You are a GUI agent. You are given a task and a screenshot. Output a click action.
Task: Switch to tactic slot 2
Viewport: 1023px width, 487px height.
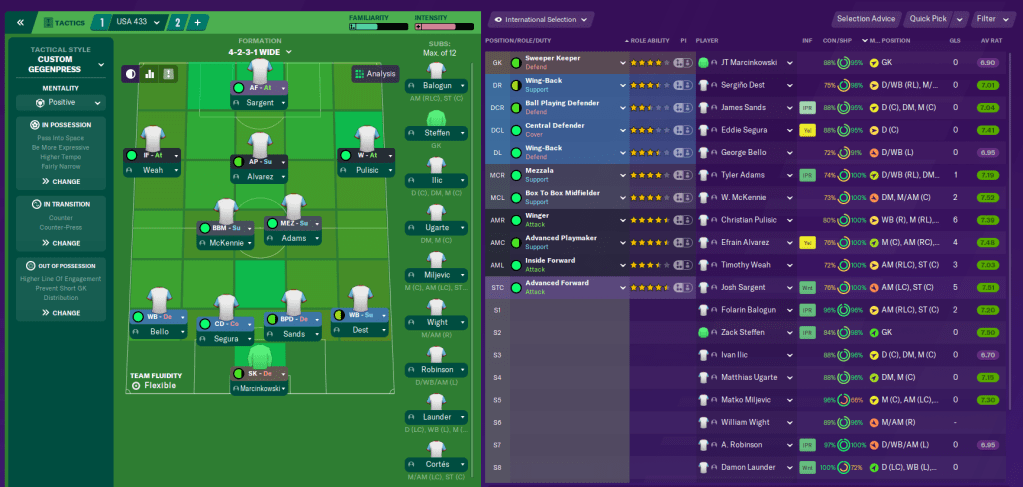177,22
